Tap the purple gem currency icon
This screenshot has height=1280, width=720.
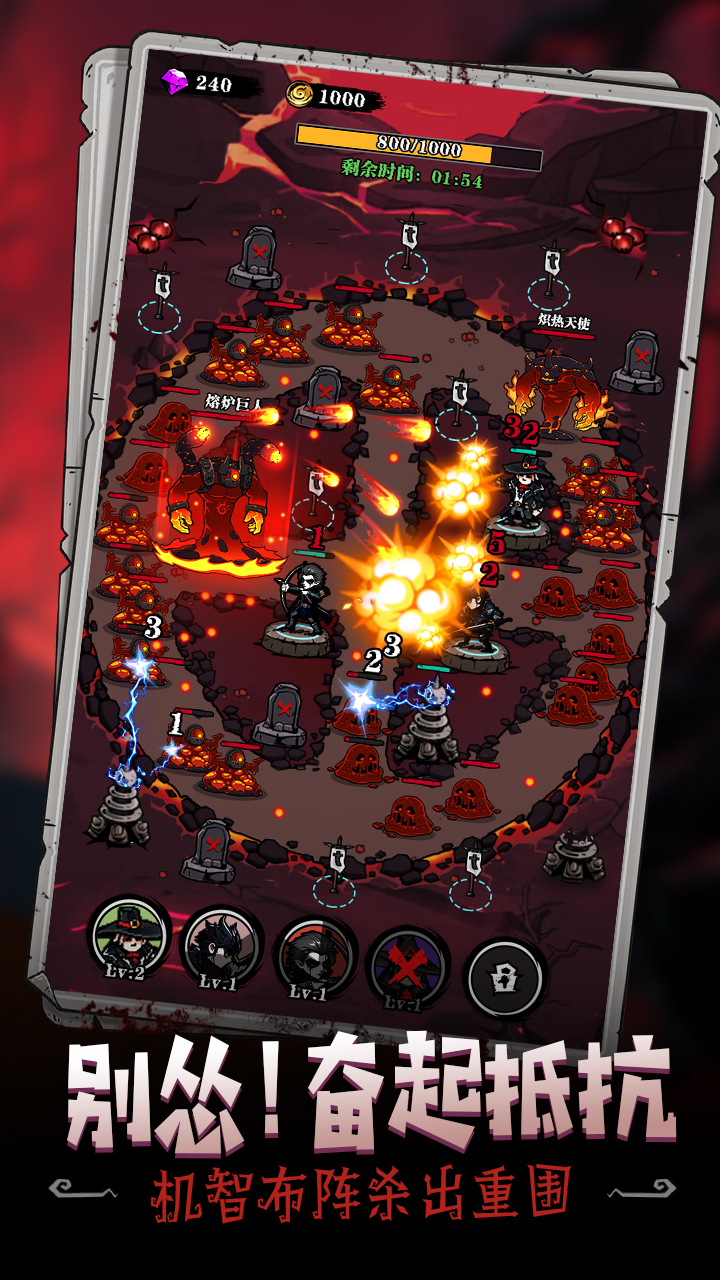174,81
